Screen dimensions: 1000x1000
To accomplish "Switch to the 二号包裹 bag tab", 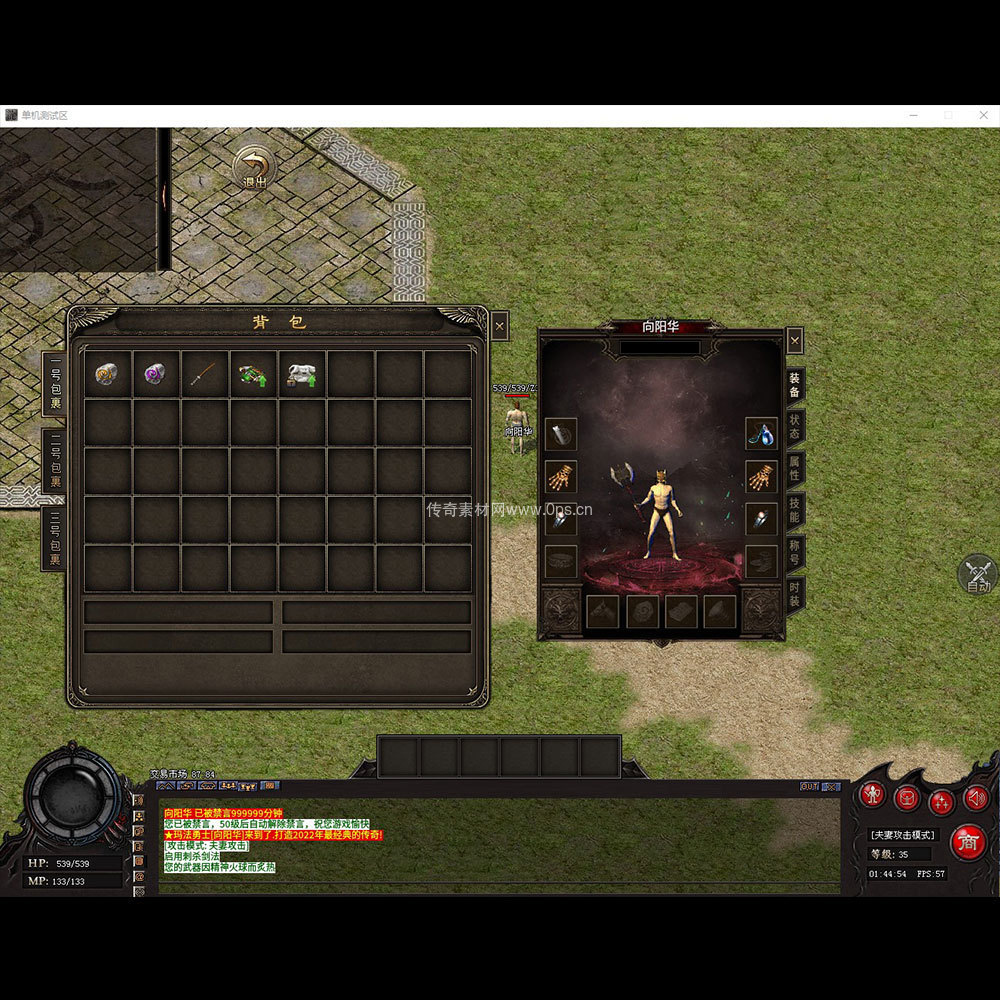I will [55, 460].
